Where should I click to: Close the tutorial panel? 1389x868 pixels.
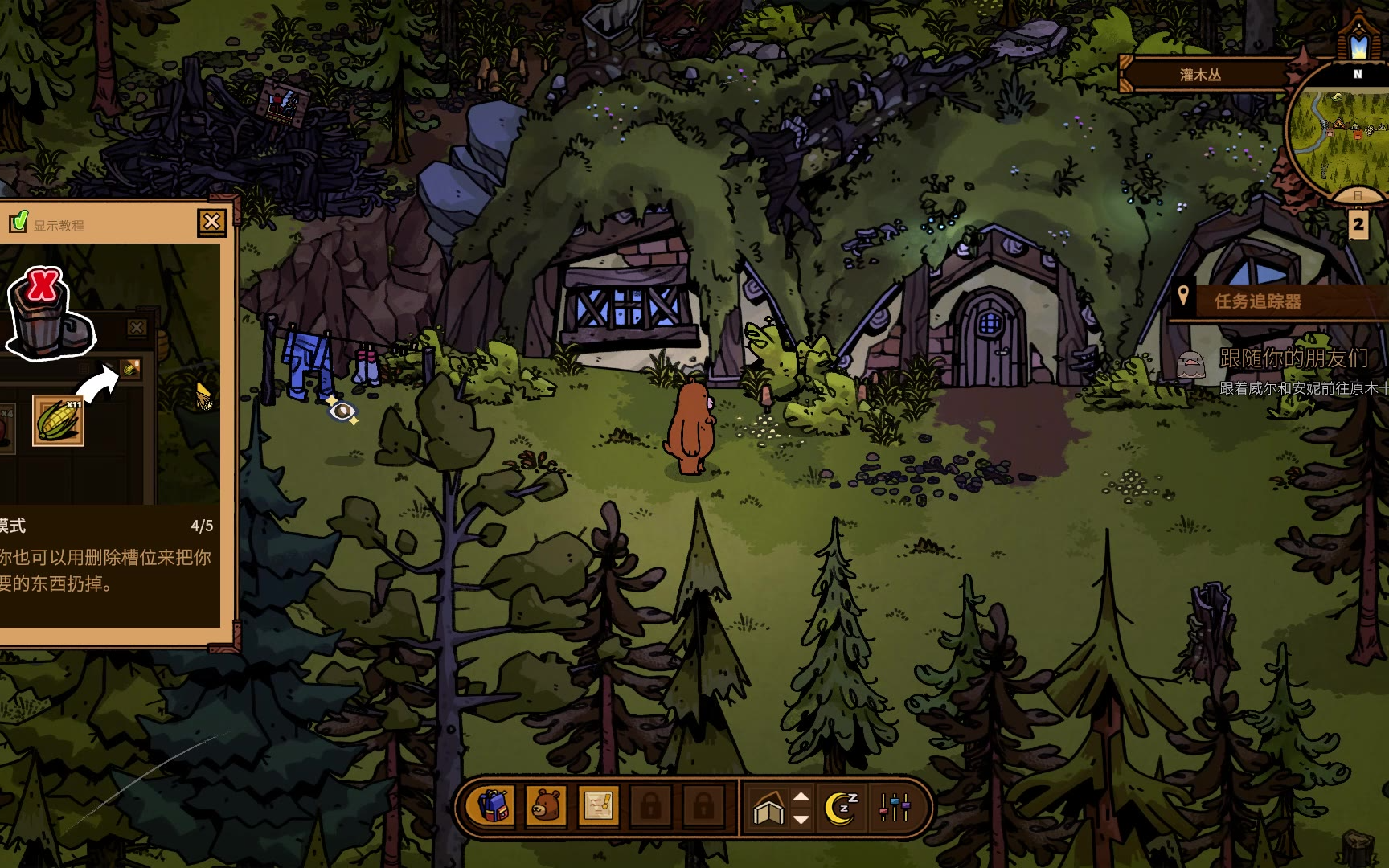point(211,222)
